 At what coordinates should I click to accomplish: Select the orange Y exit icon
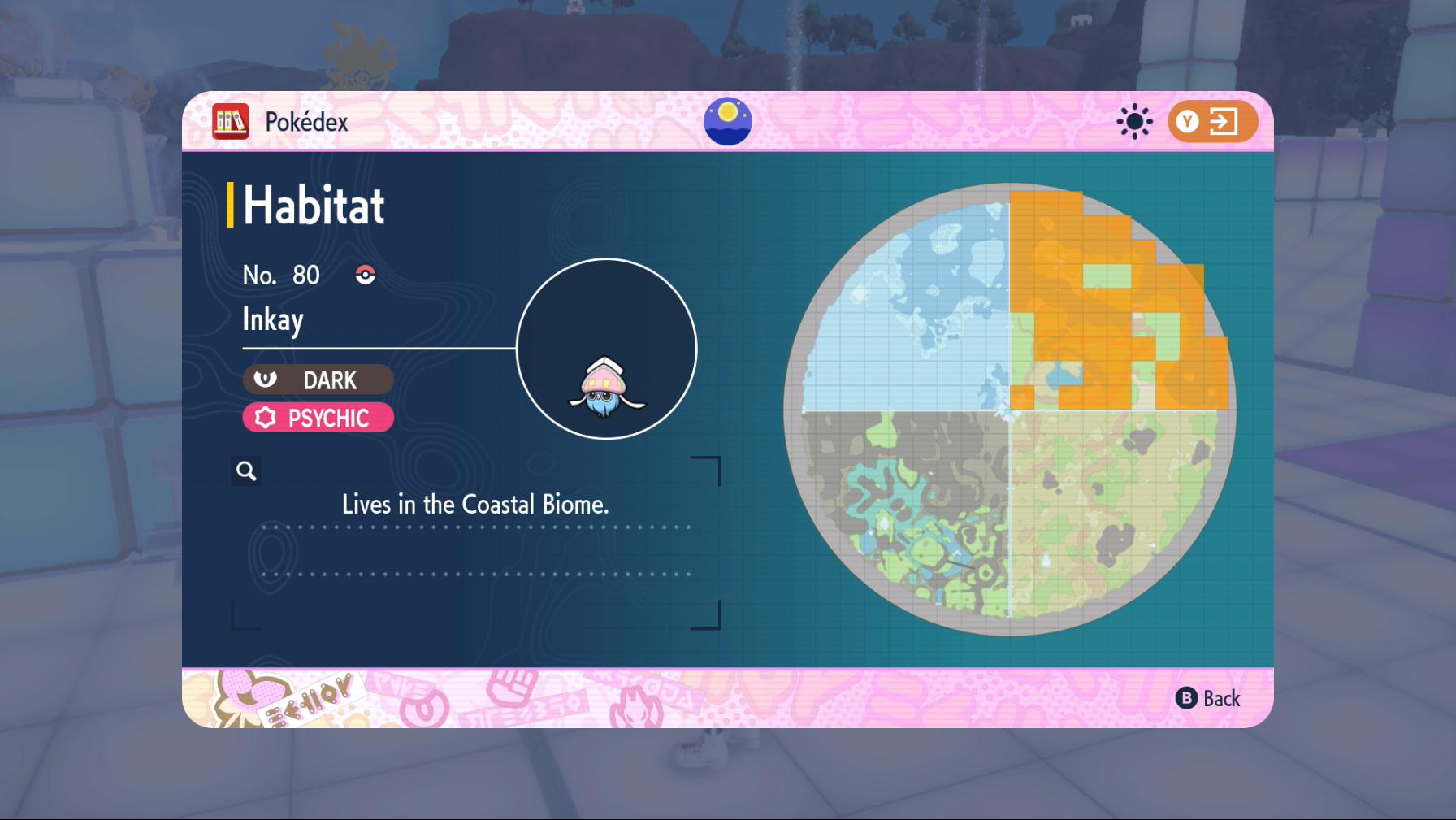(x=1214, y=120)
